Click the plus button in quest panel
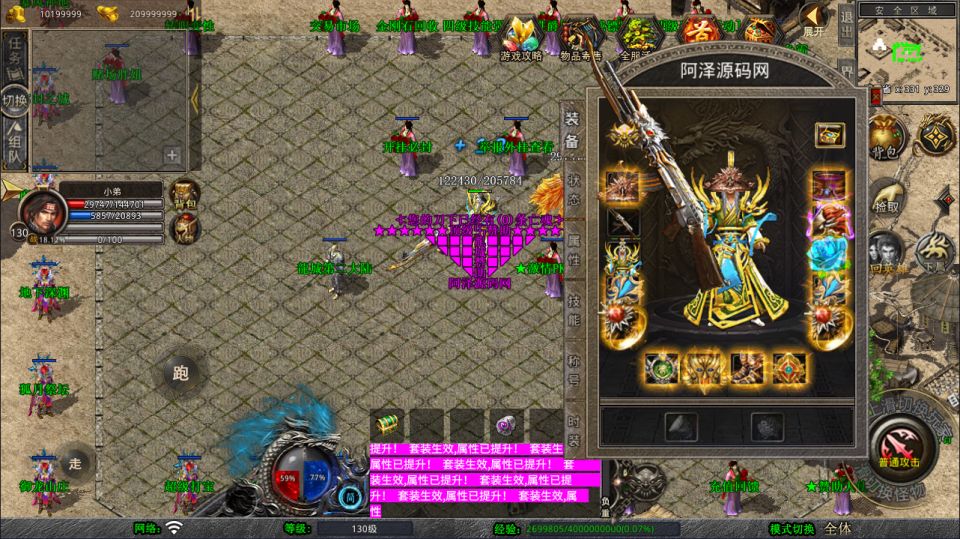Screen dimensions: 960x539 click(172, 155)
